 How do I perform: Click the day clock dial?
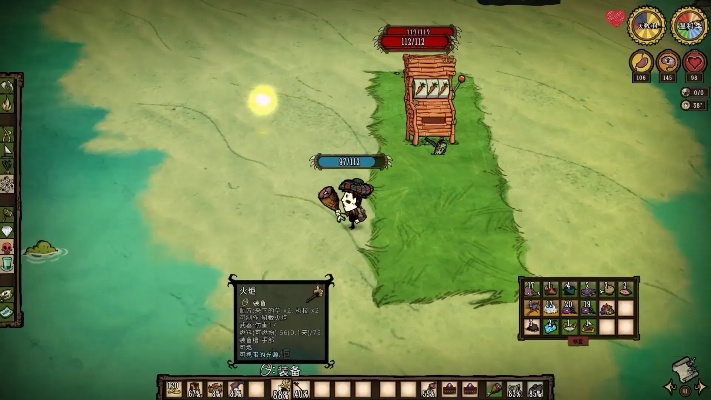[x=646, y=26]
